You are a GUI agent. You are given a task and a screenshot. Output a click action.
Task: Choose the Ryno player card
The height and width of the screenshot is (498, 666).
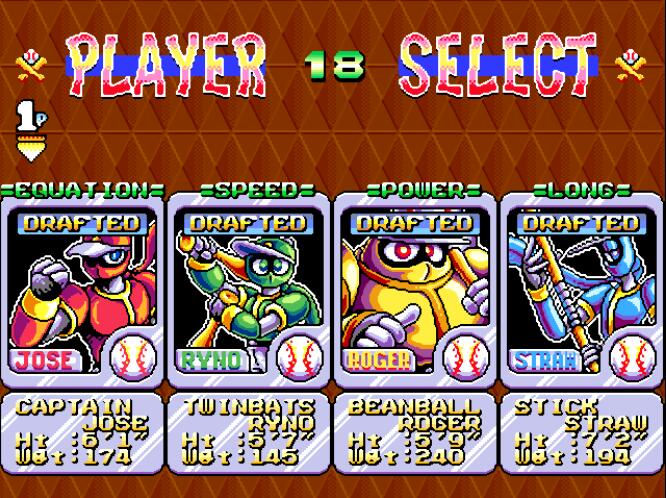pyautogui.click(x=247, y=290)
